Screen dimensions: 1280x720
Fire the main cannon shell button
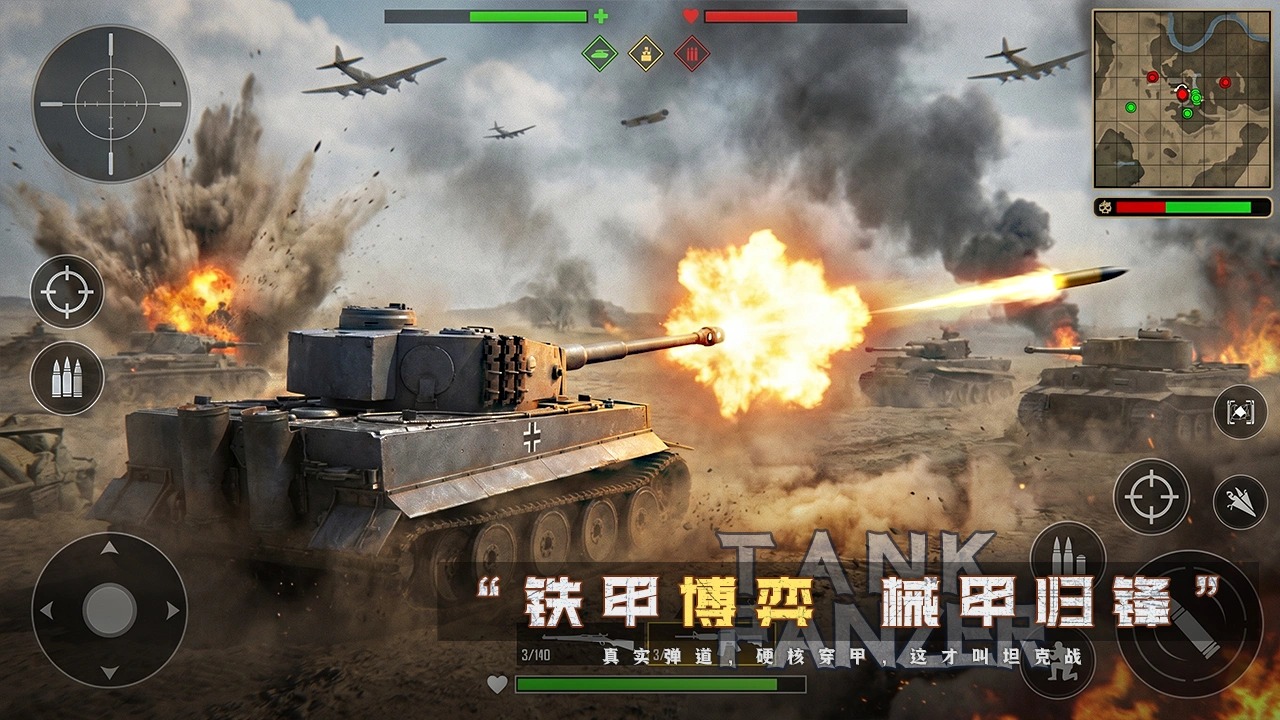(x=1188, y=624)
